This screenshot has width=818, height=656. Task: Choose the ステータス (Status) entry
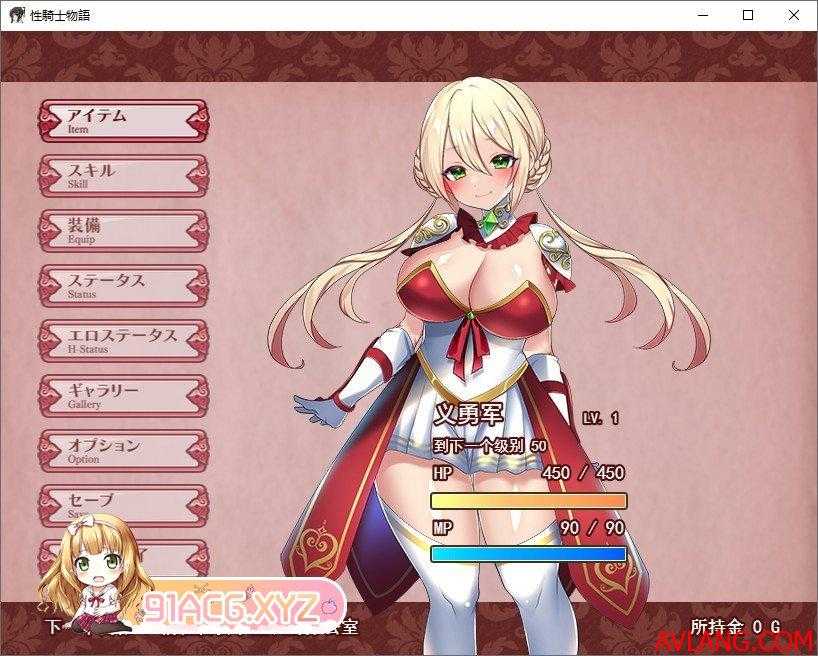click(123, 286)
